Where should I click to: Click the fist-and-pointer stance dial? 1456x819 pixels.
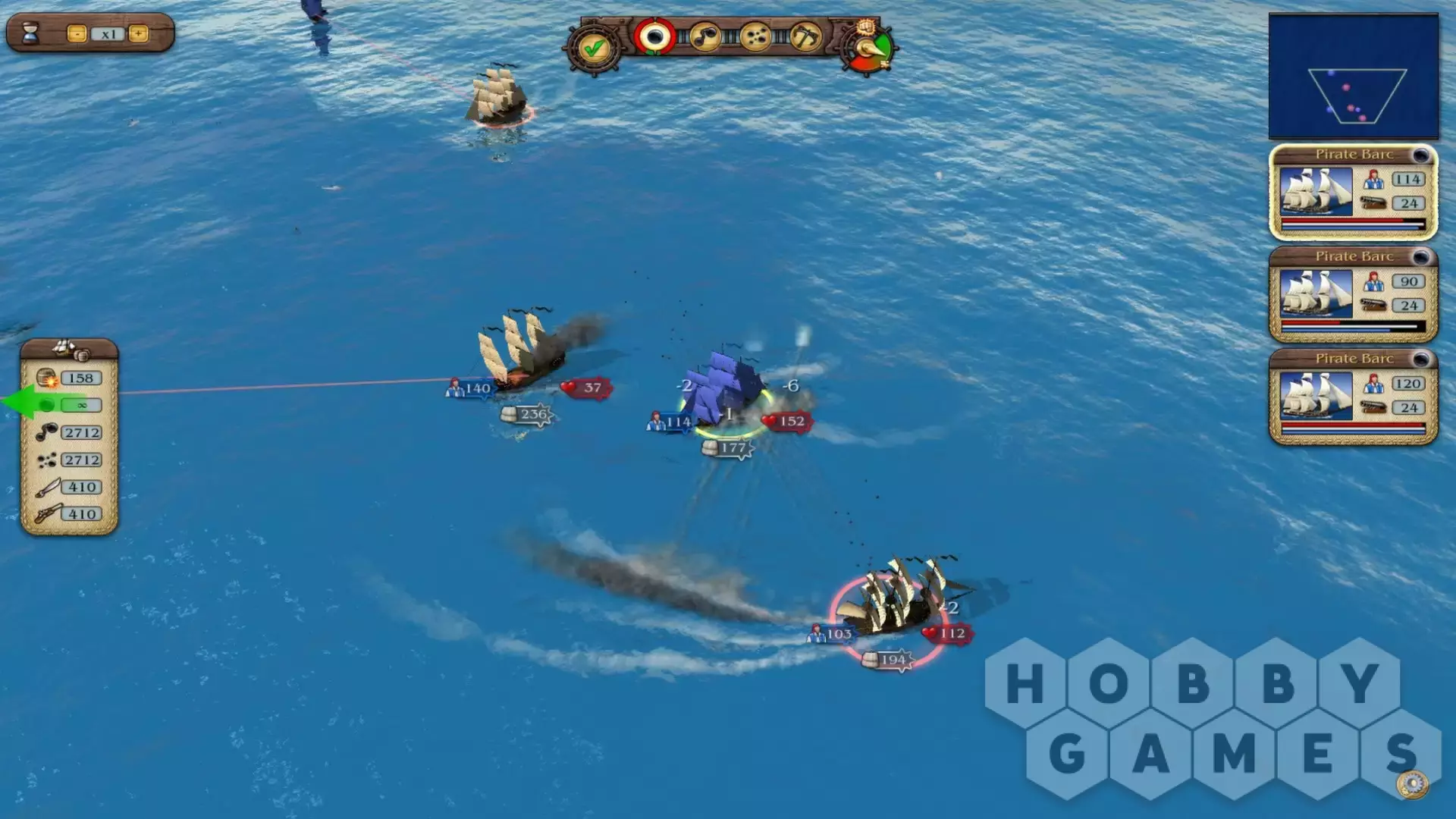[869, 47]
